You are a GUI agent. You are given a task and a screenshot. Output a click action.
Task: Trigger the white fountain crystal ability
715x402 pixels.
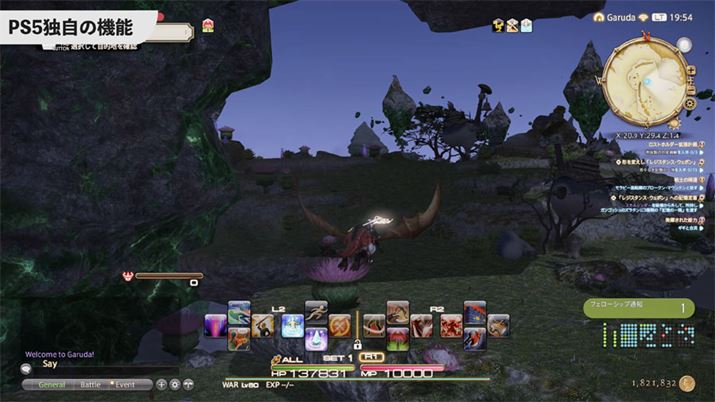[x=316, y=340]
